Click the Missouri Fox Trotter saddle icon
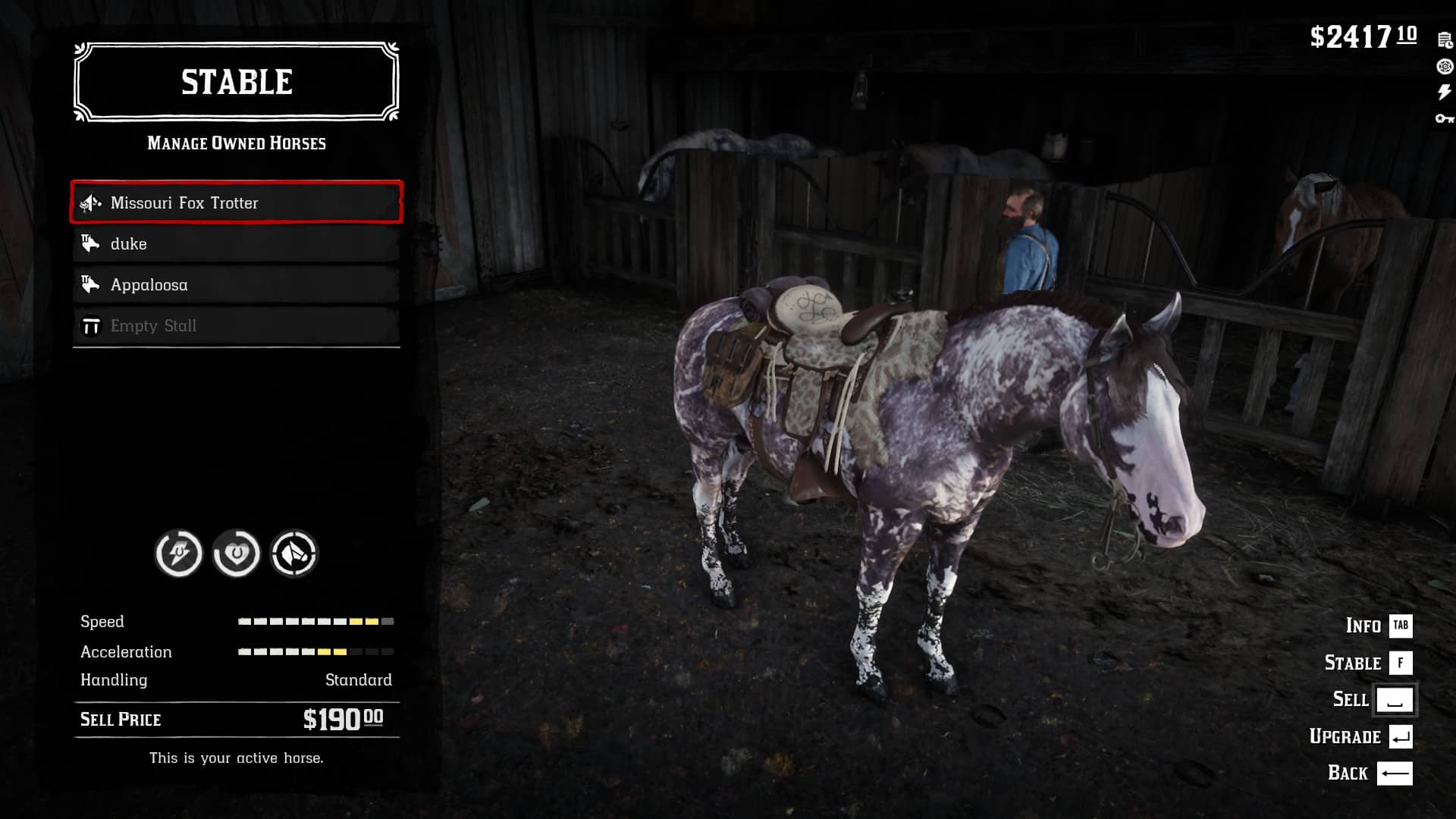 pyautogui.click(x=89, y=202)
